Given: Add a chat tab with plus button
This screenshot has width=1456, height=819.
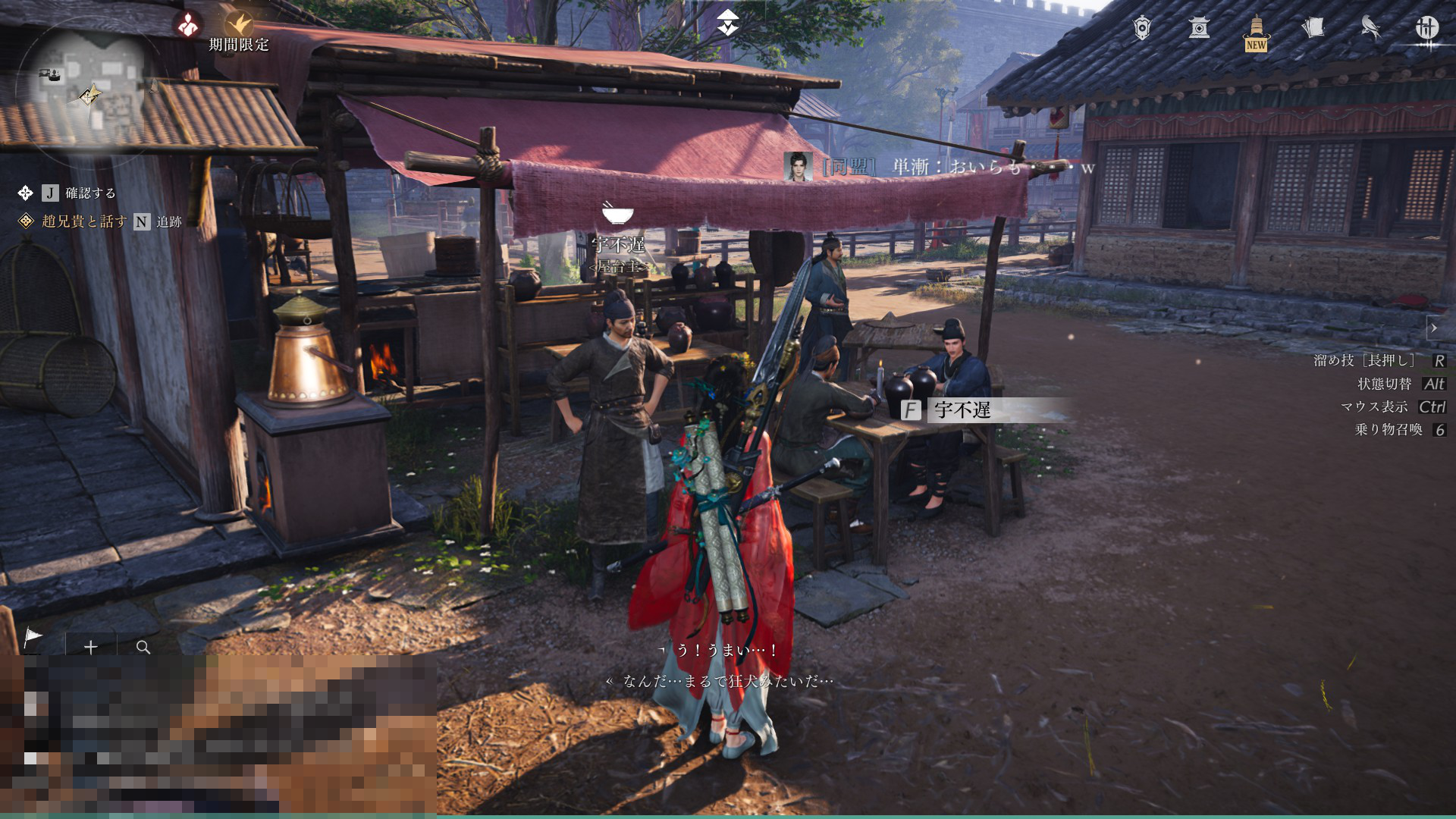Looking at the screenshot, I should coord(91,647).
